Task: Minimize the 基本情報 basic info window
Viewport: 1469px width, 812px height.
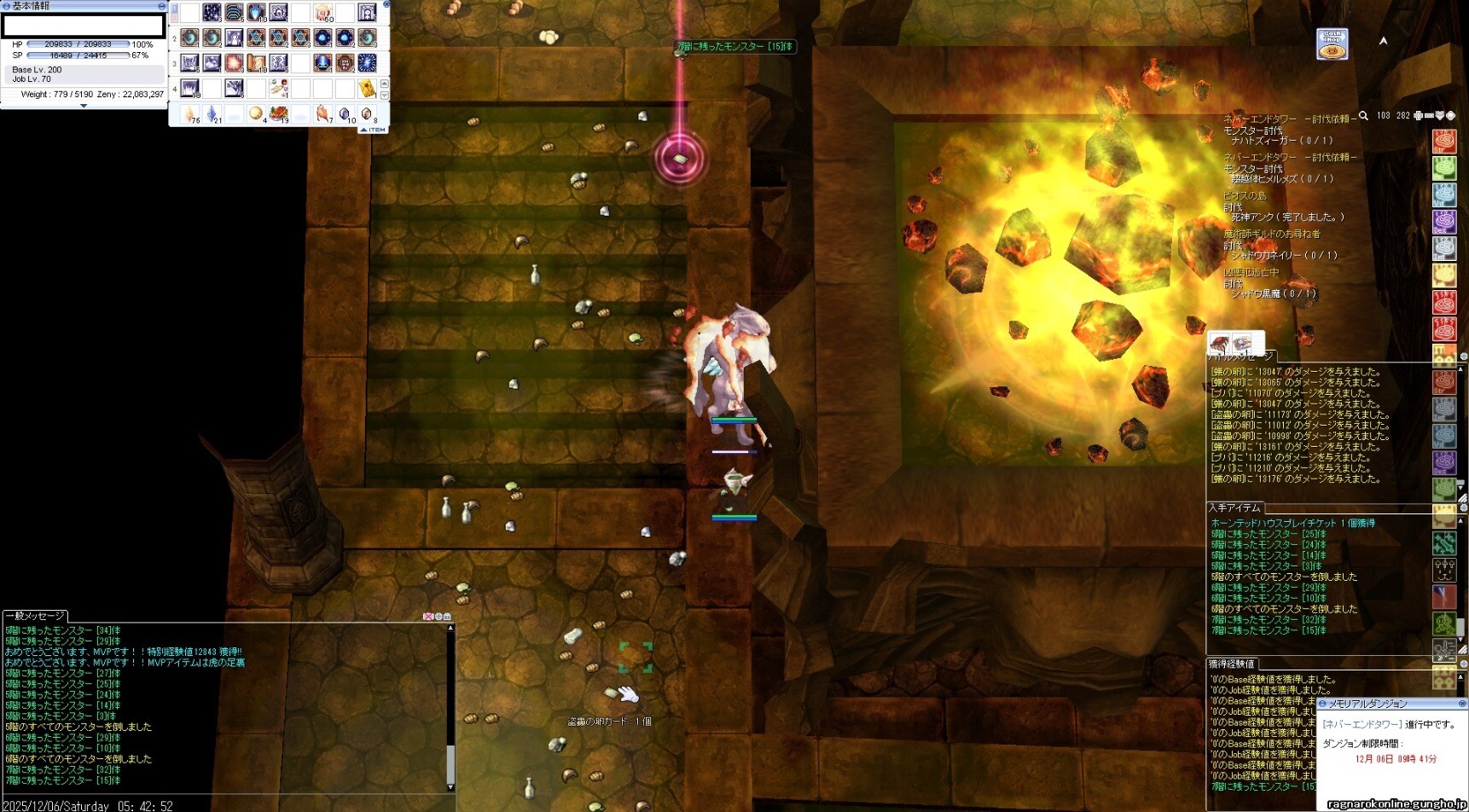Action: tap(161, 6)
